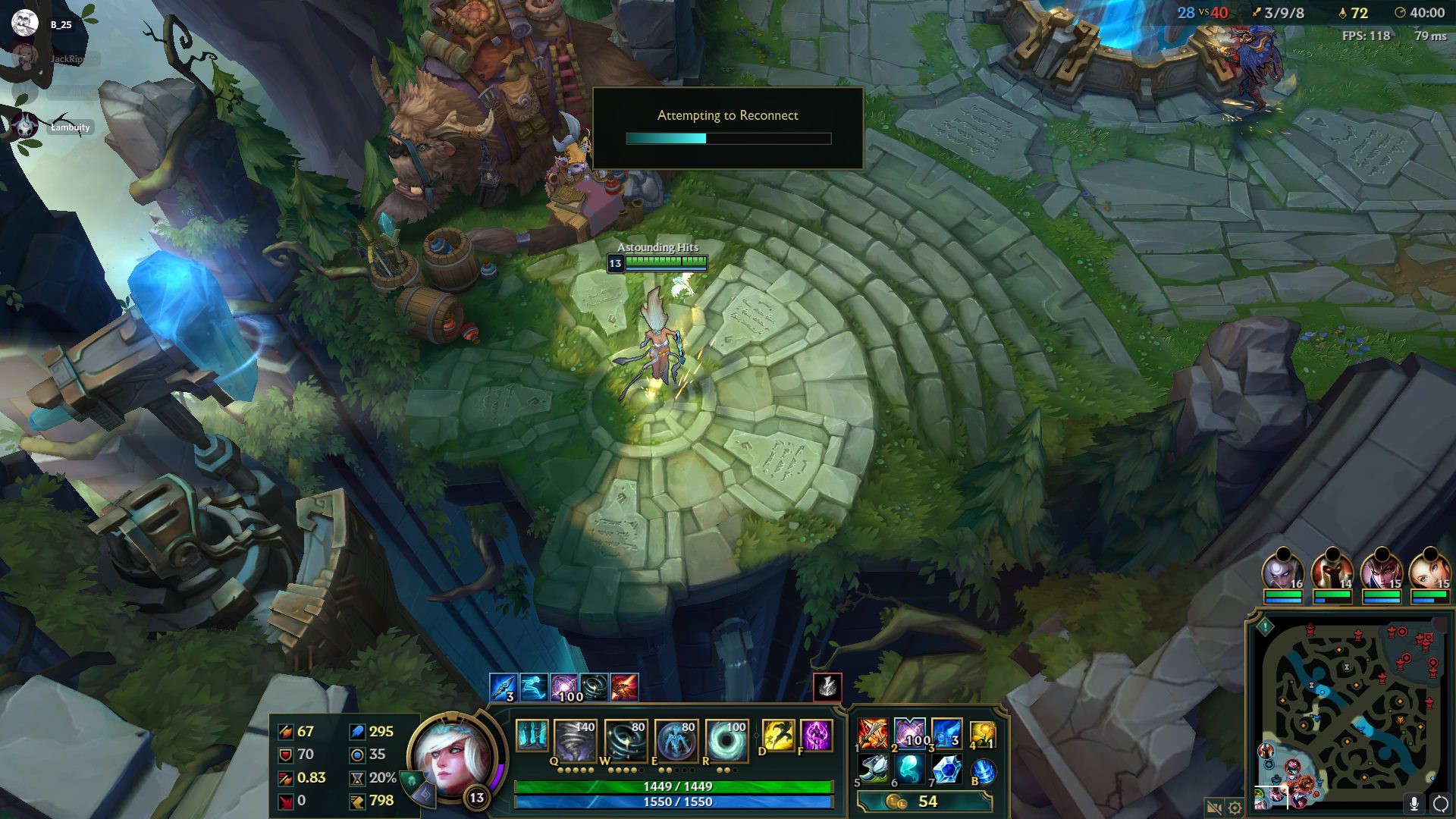
Task: Use the red sword item in slot 1
Action: [x=873, y=733]
